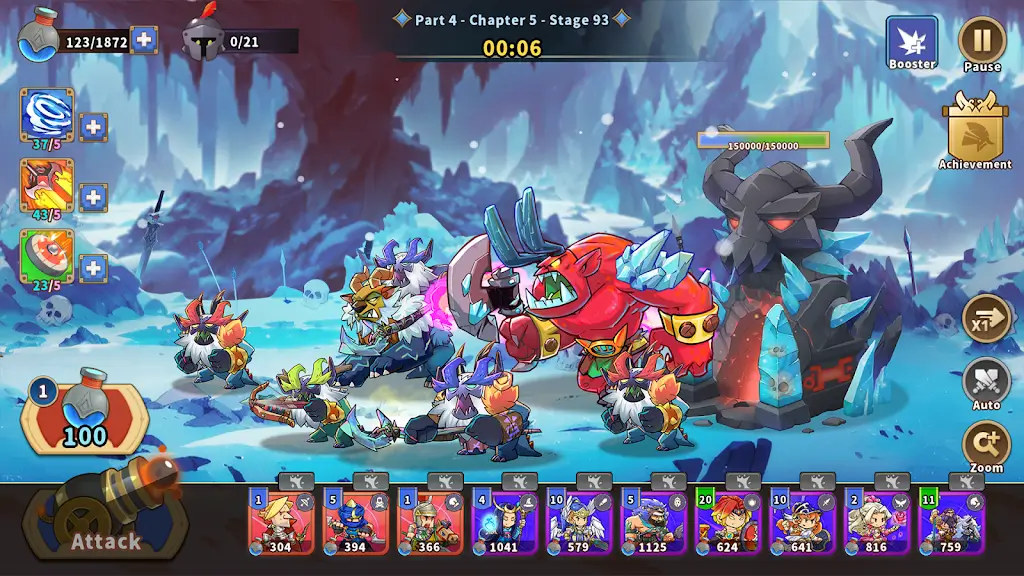Add more mana with the plus button
1024x576 pixels.
[x=144, y=41]
